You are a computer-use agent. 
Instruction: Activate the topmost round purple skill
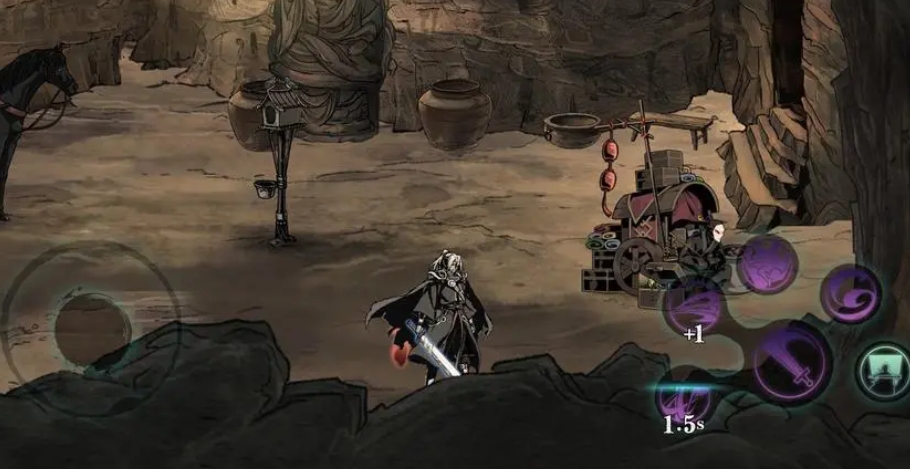pos(765,262)
